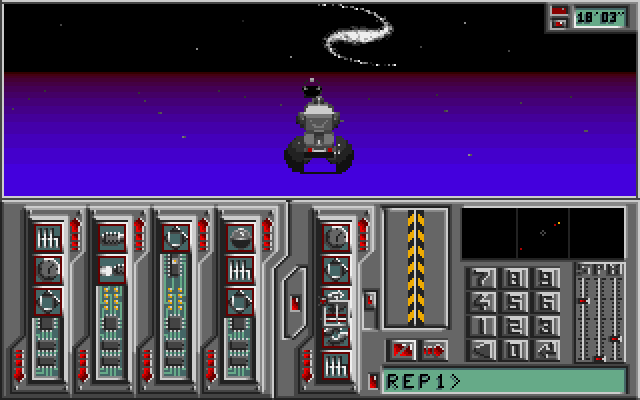
Task: Click the number 1 keypad button
Action: tap(484, 327)
